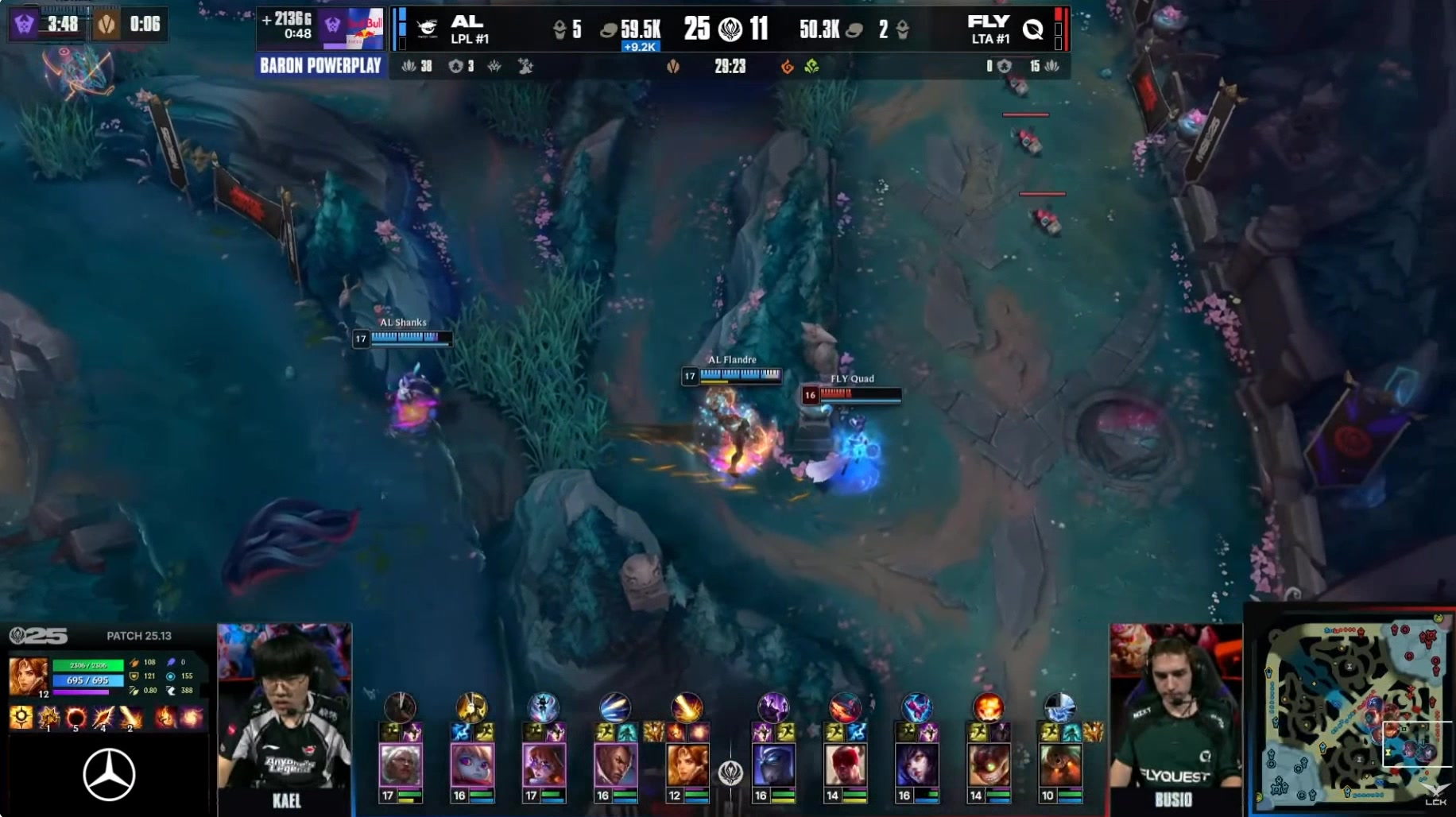This screenshot has height=817, width=1456.
Task: Click Leona's Solar Flare ultimate icon
Action: click(130, 718)
